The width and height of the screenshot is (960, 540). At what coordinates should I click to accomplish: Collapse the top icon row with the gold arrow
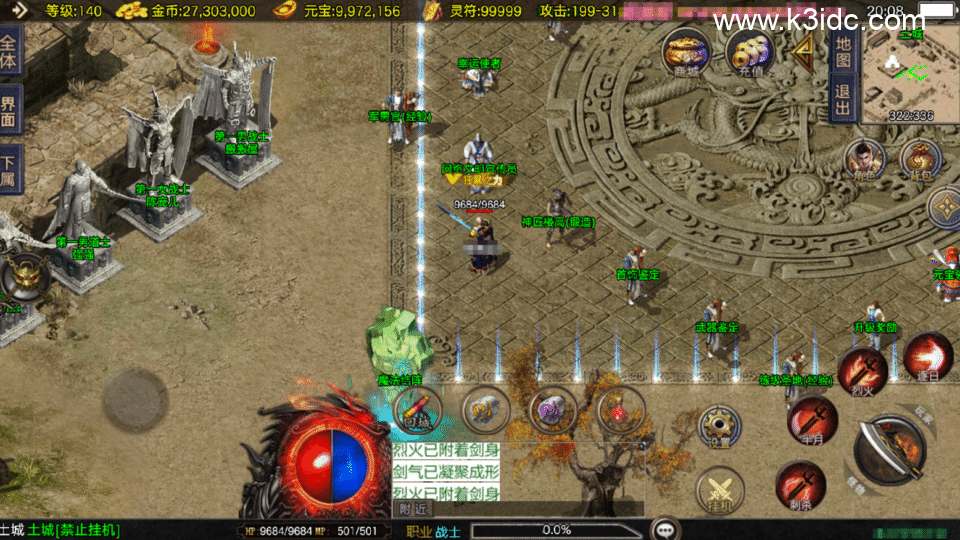point(803,50)
